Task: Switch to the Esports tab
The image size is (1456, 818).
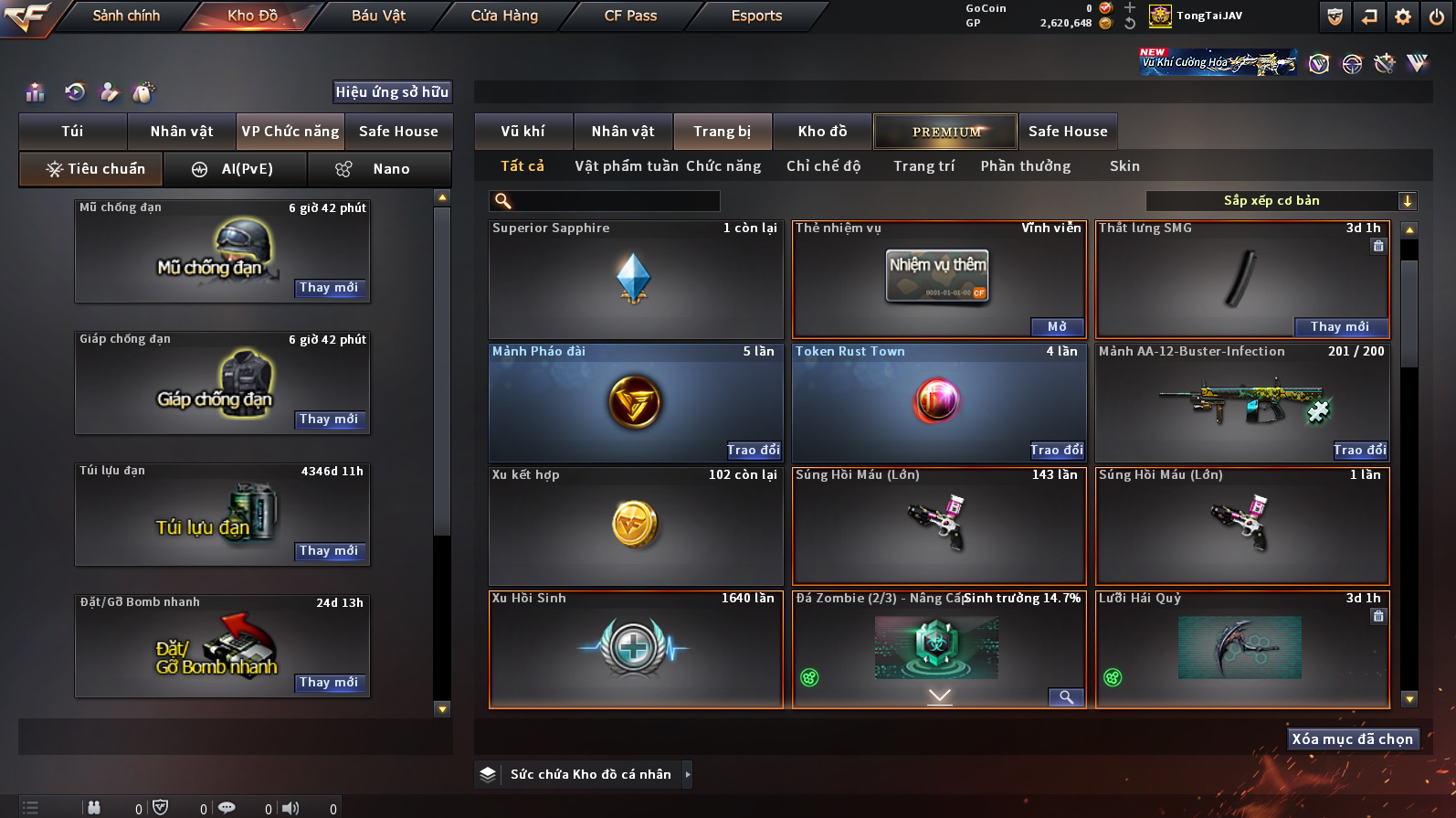Action: point(756,16)
